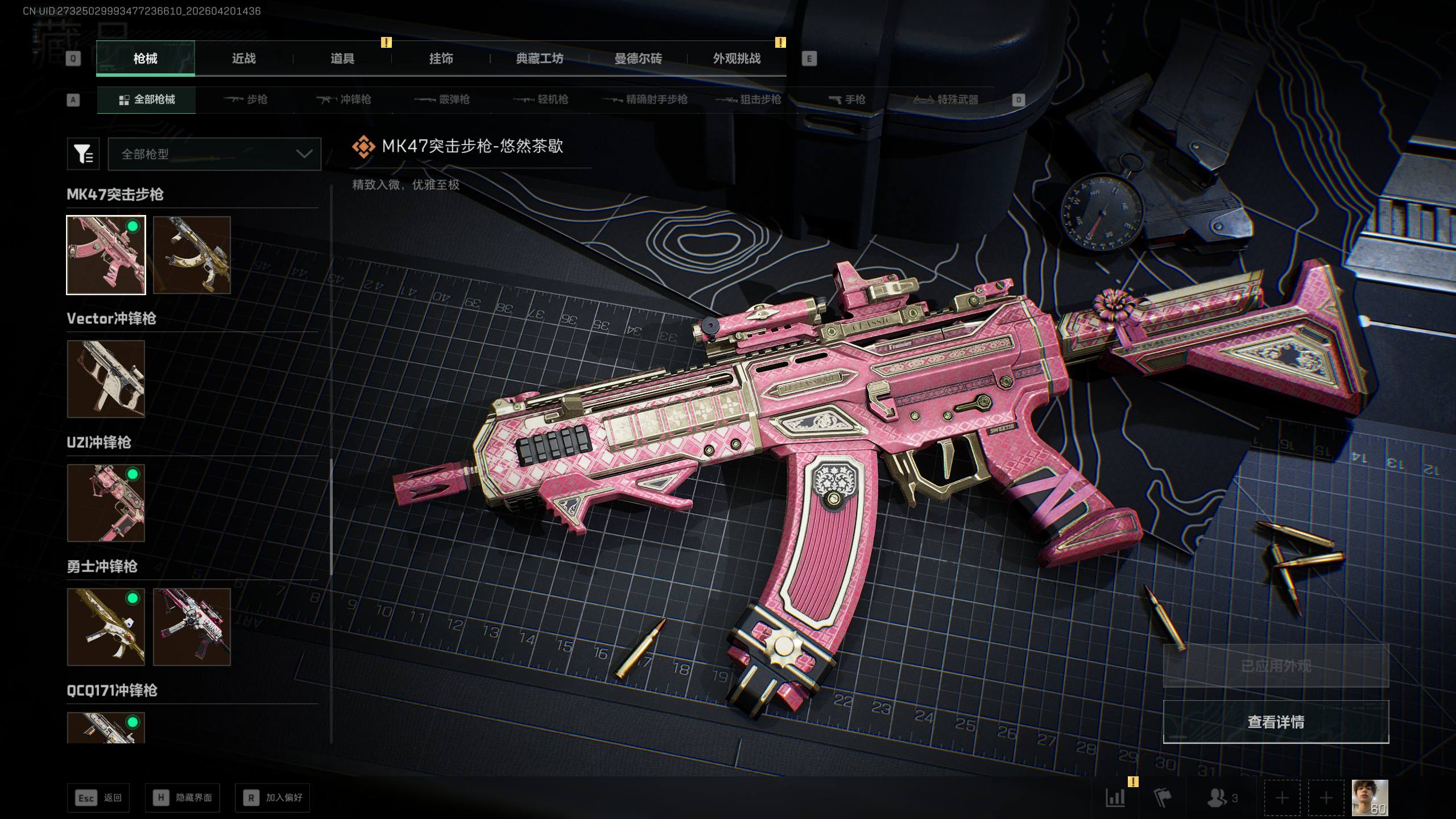Viewport: 1456px width, 819px height.
Task: Click the filter funnel icon button
Action: click(83, 154)
